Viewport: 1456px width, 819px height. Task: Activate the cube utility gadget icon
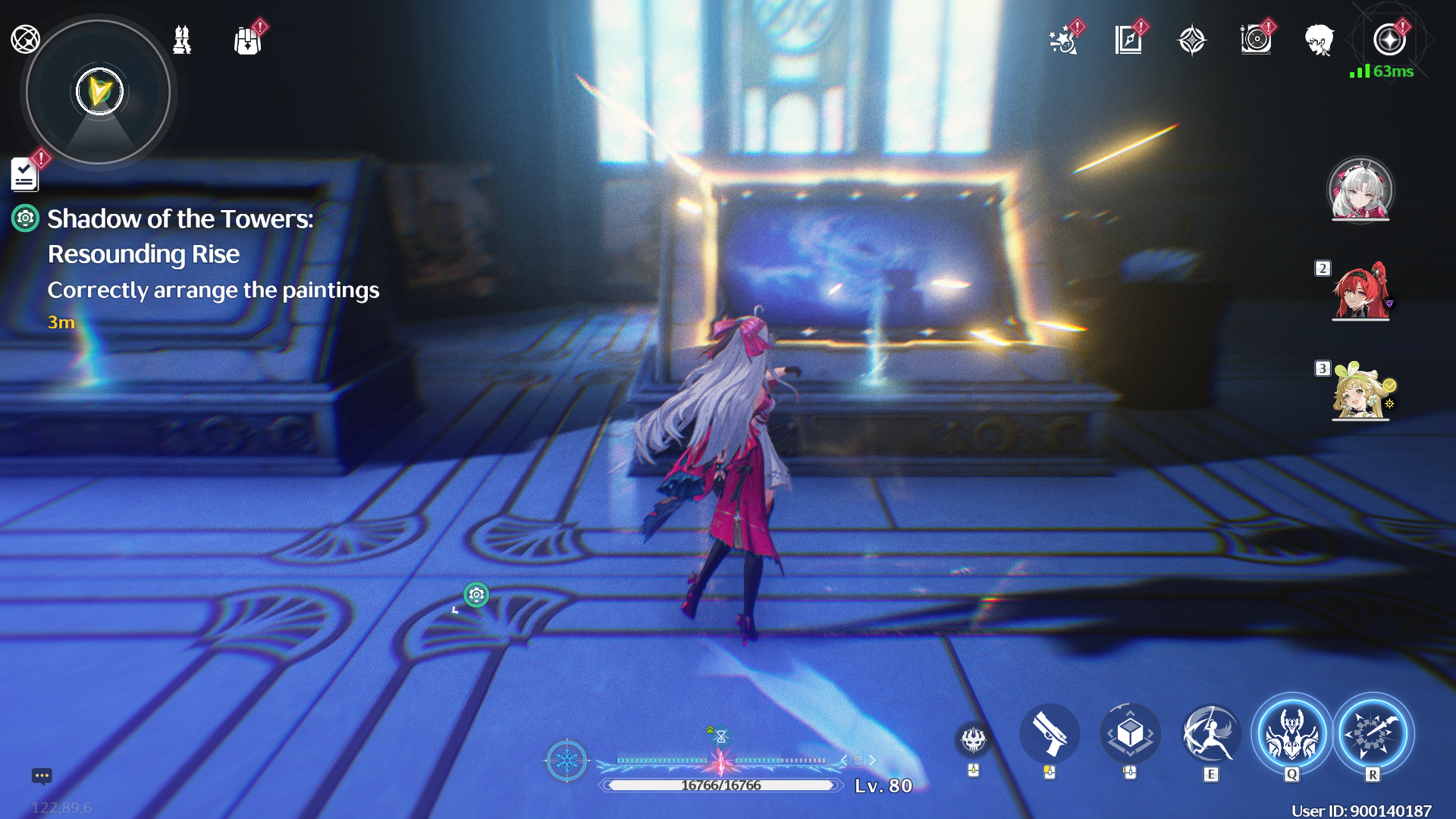1130,734
